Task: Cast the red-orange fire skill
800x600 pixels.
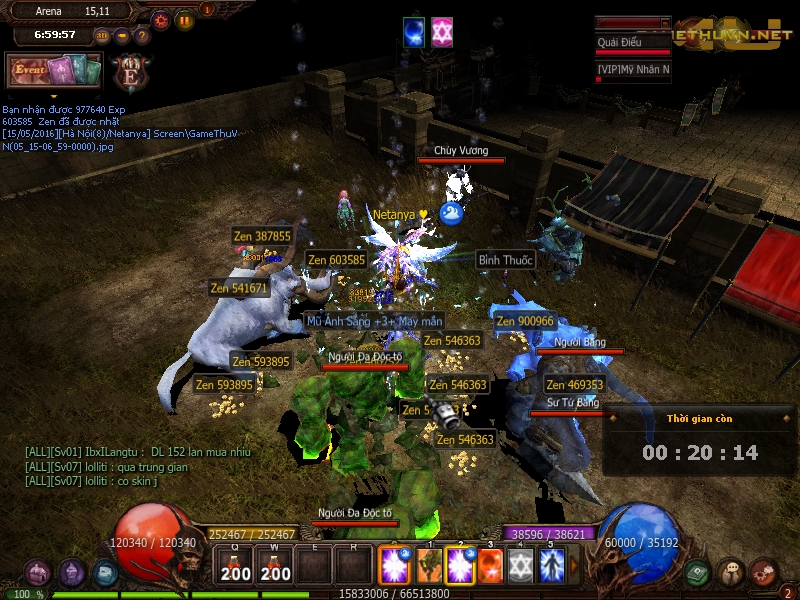Action: pos(490,565)
